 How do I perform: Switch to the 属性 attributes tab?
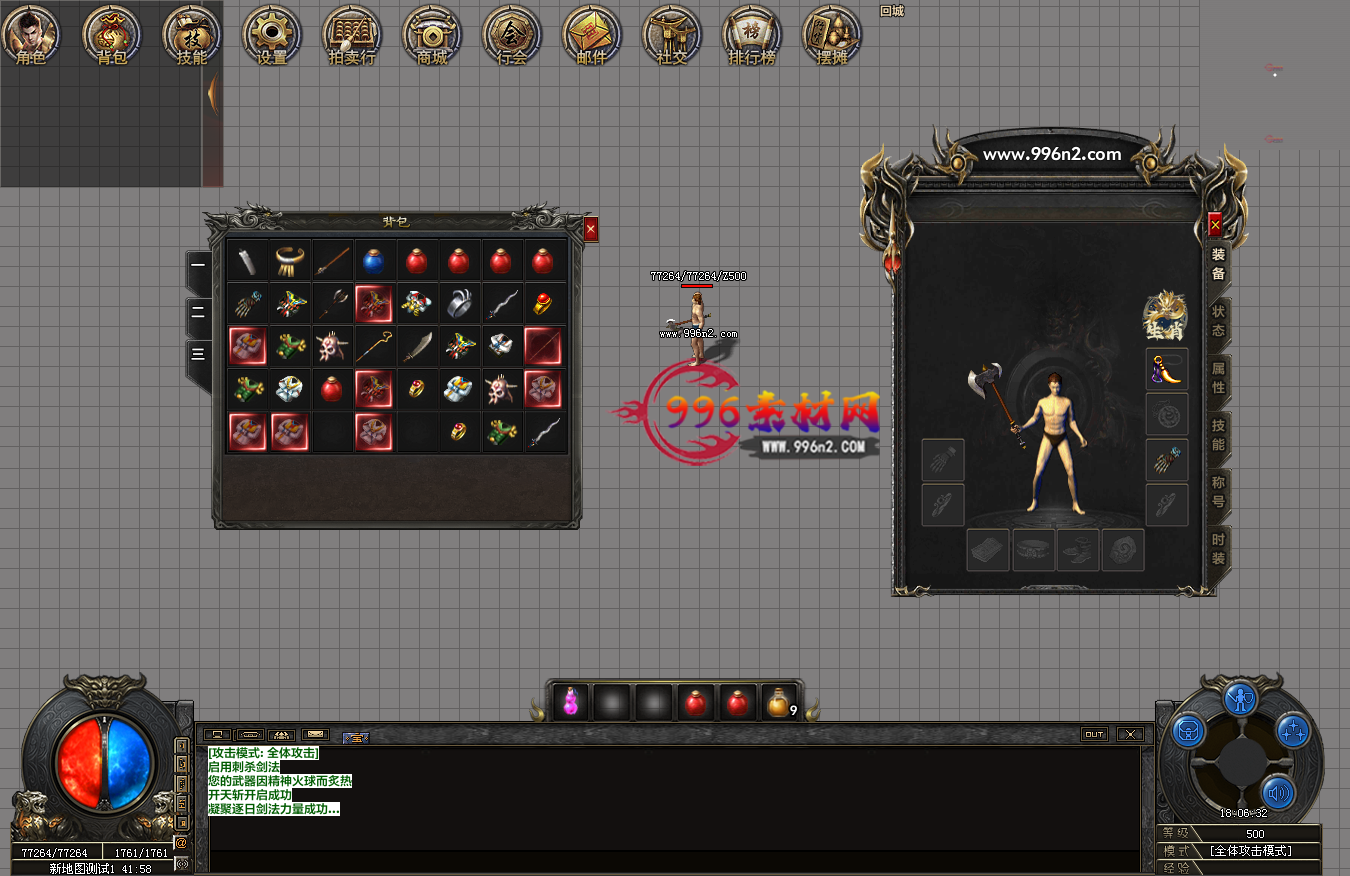tap(1218, 378)
